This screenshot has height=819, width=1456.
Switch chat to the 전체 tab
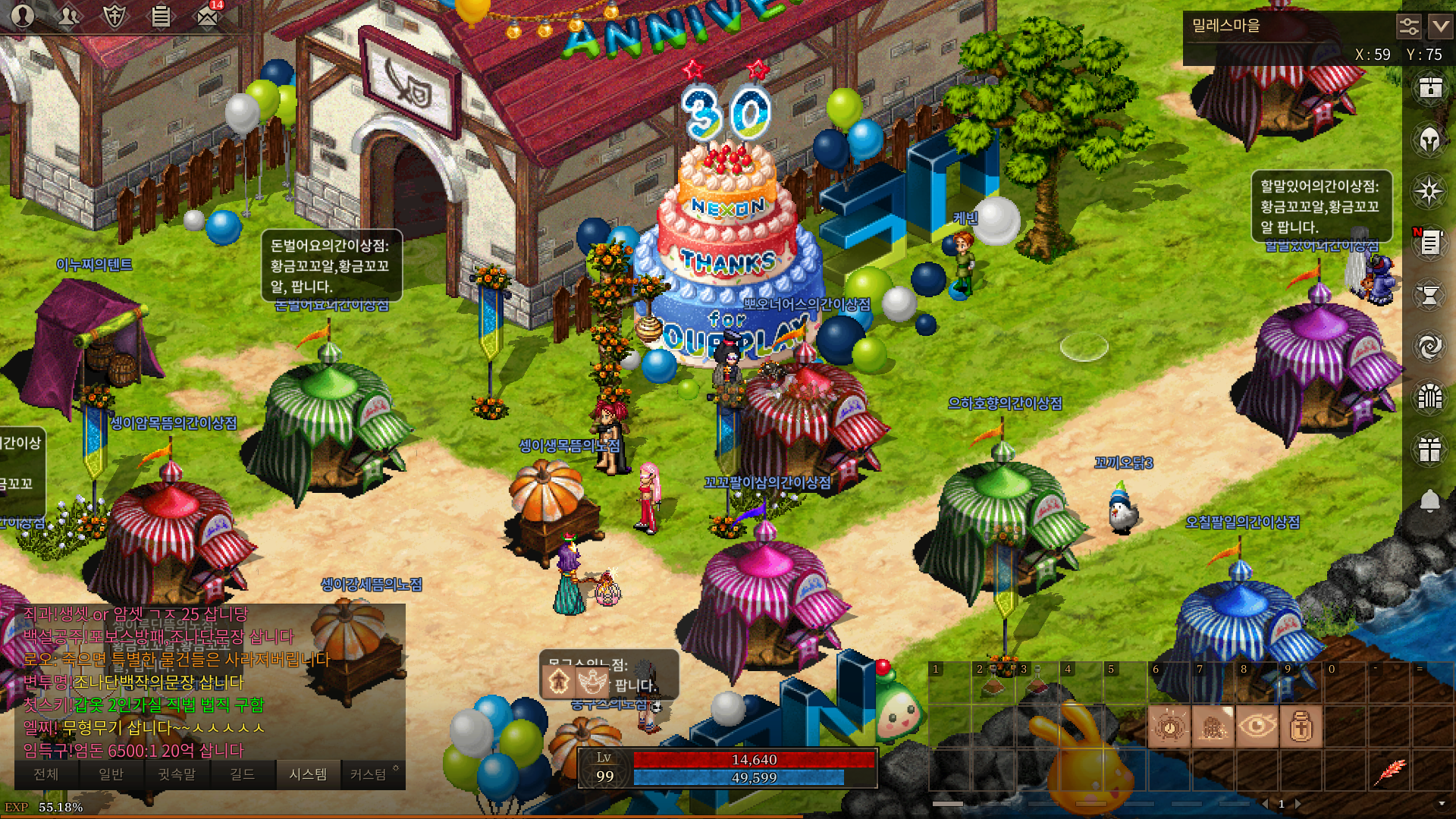[x=46, y=774]
